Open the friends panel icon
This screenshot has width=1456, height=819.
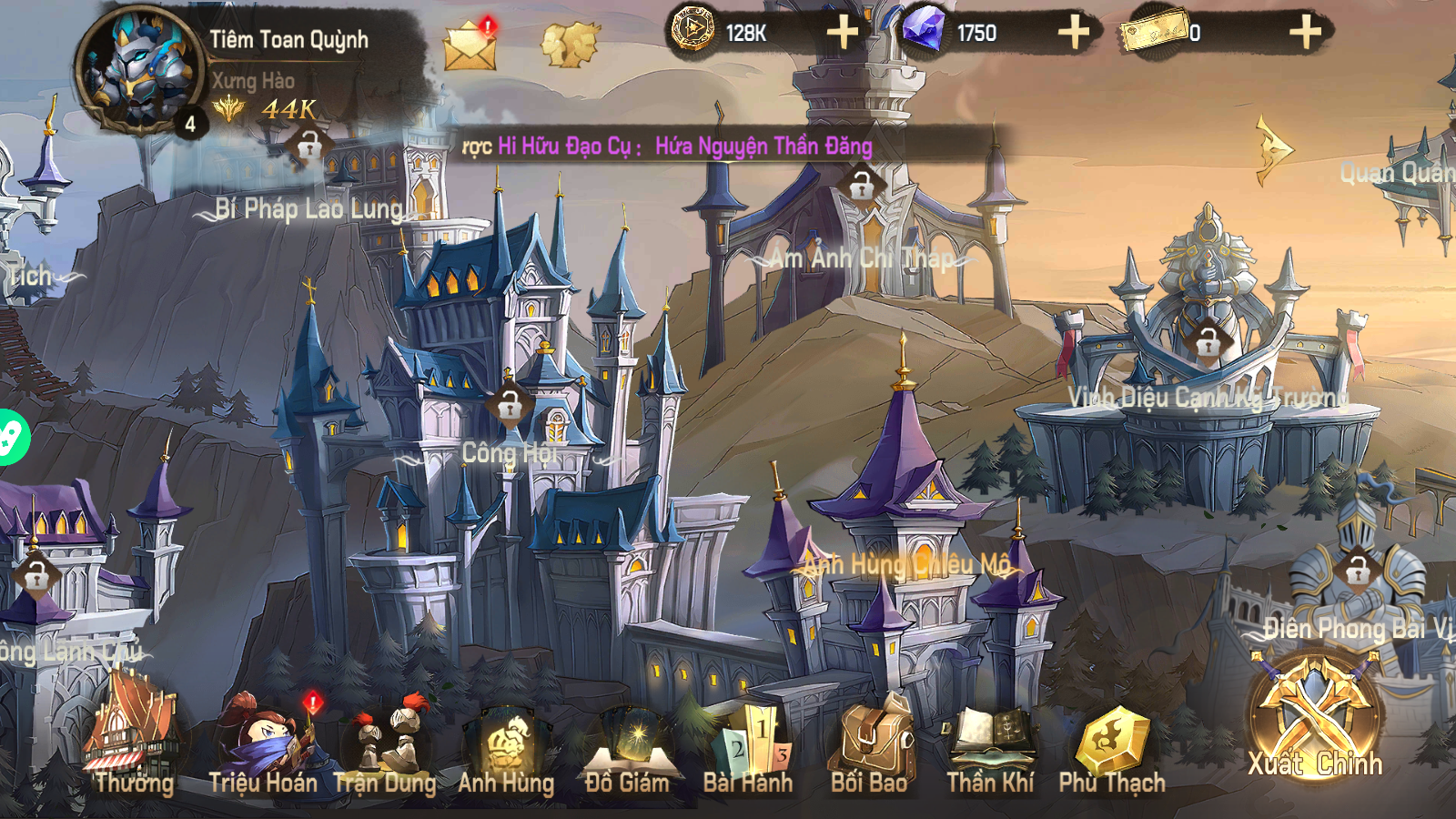568,41
